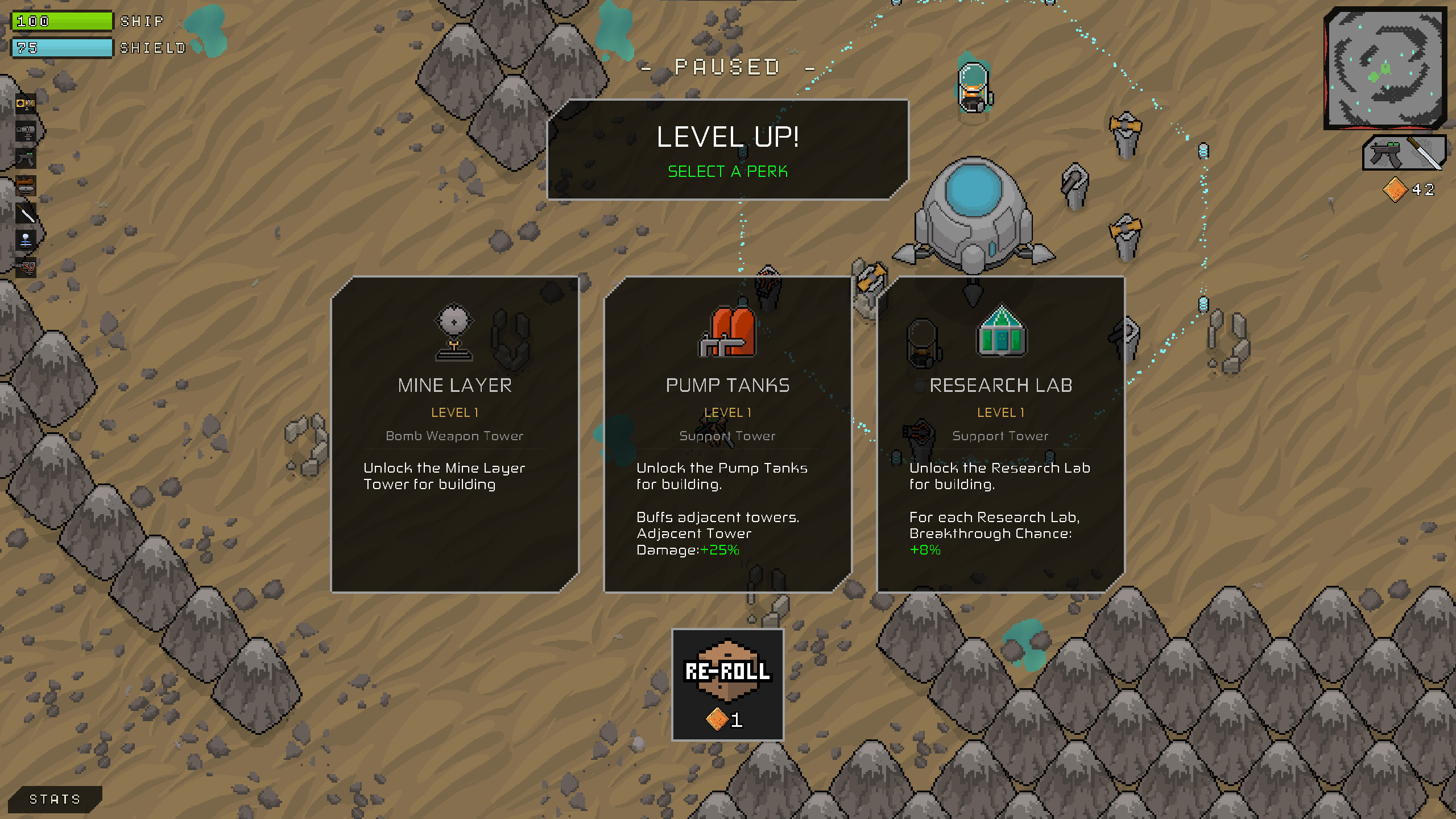Select the supply sled icon in the sidebar
This screenshot has height=819, width=1456.
pos(26,184)
